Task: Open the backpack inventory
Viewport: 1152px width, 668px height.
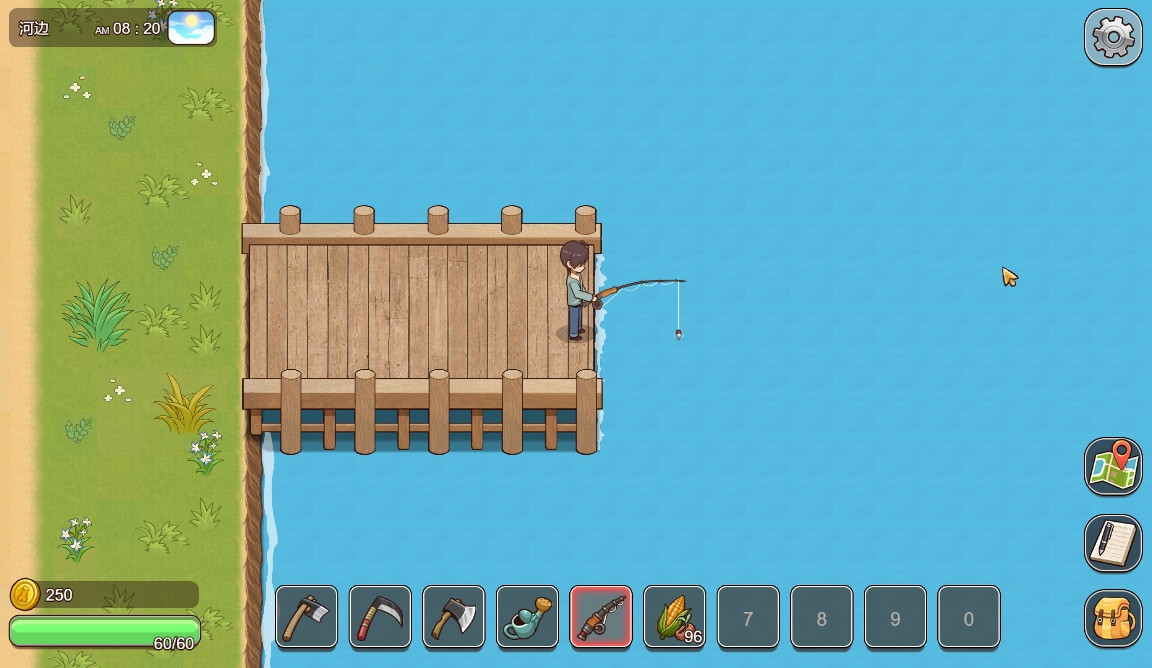Action: point(1113,619)
